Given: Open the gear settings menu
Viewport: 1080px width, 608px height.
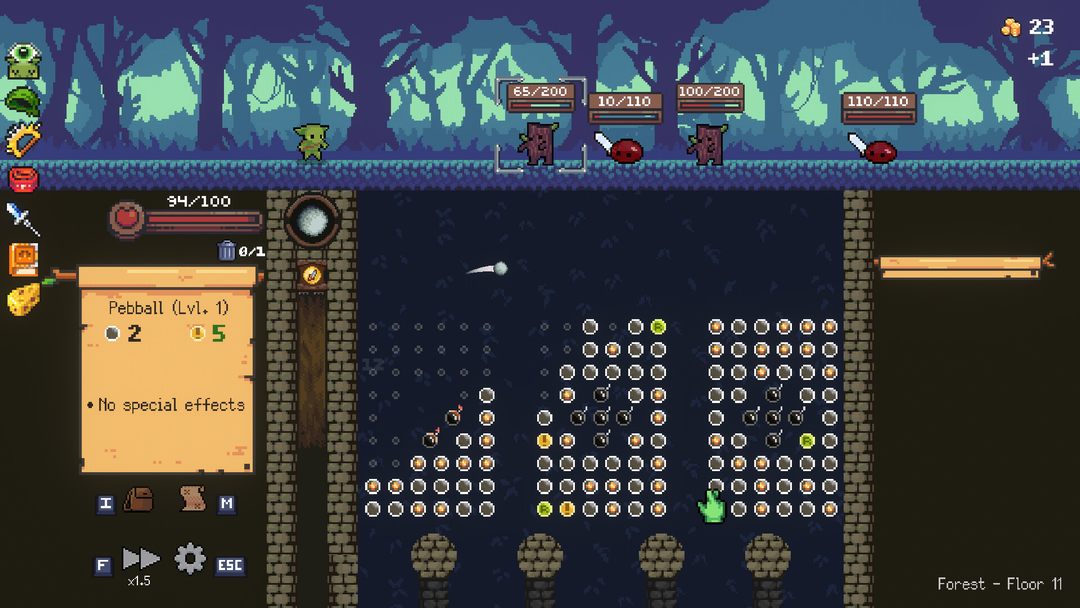Looking at the screenshot, I should click(x=190, y=559).
